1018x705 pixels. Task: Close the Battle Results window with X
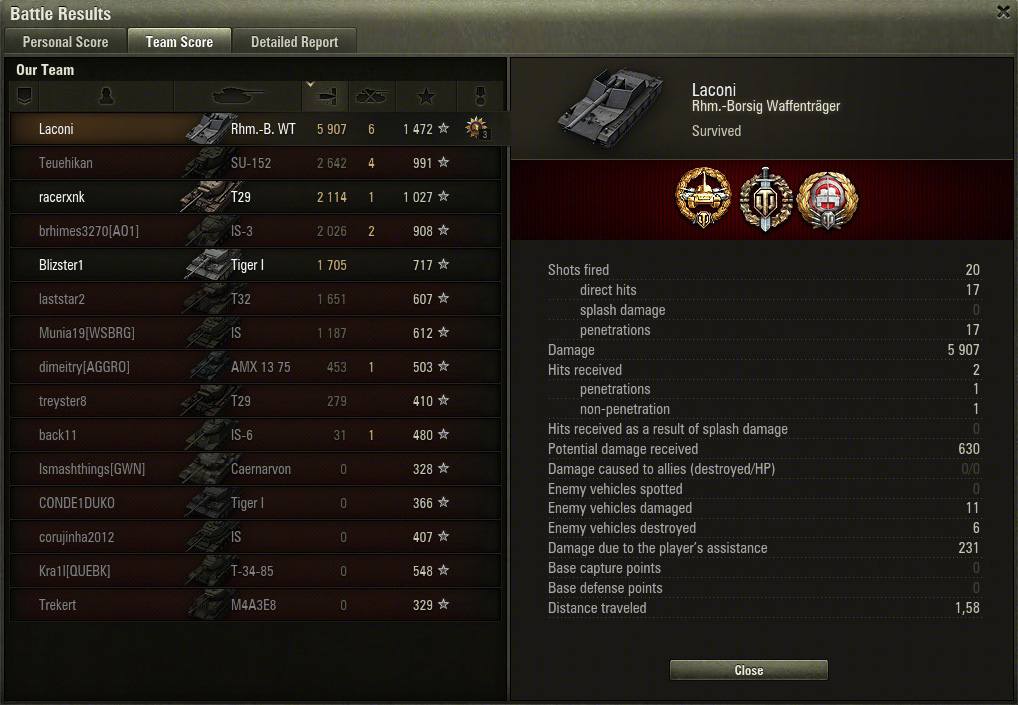[1003, 12]
